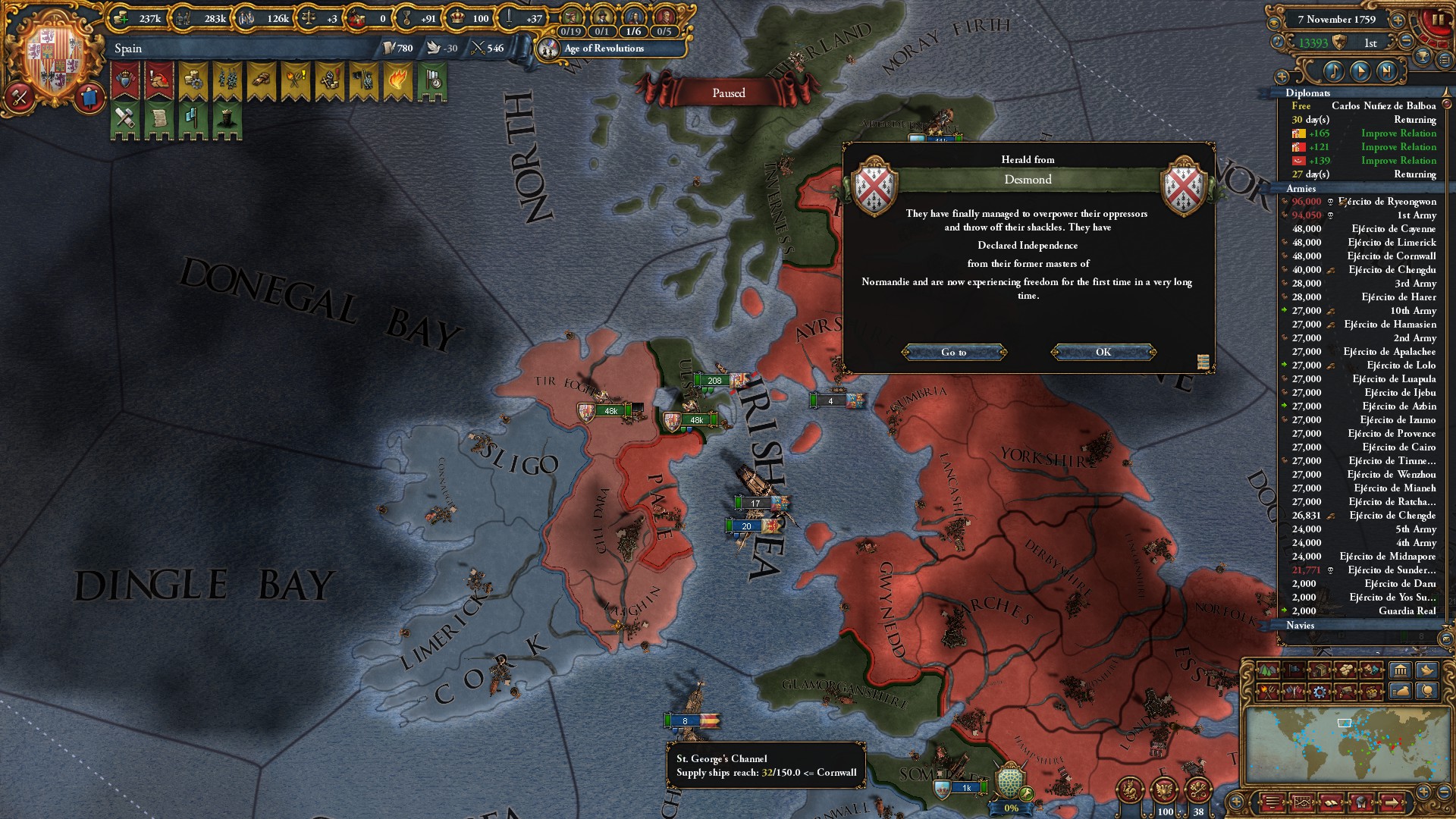Confirm the Desmond herald with OK
Image resolution: width=1456 pixels, height=819 pixels.
1103,352
